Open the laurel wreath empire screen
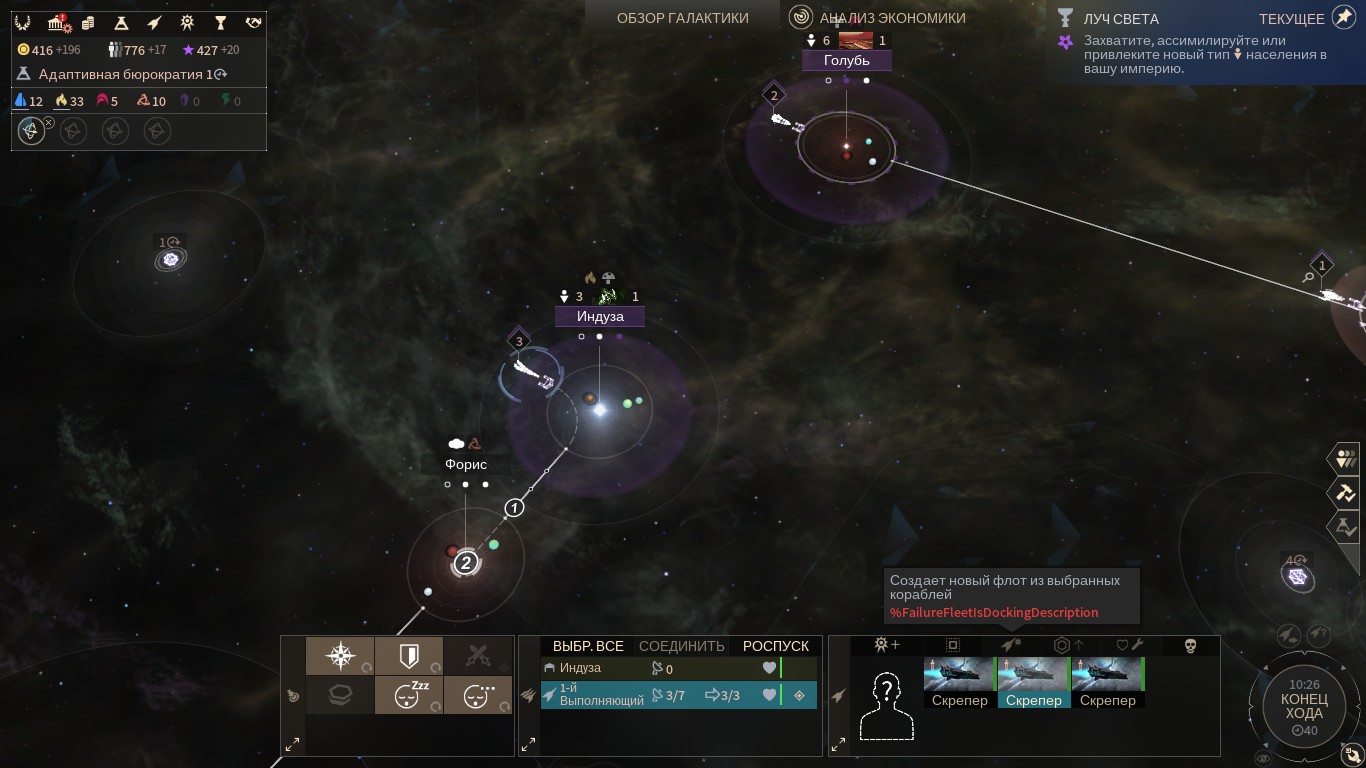Screen dimensions: 1366x768 click(x=23, y=22)
